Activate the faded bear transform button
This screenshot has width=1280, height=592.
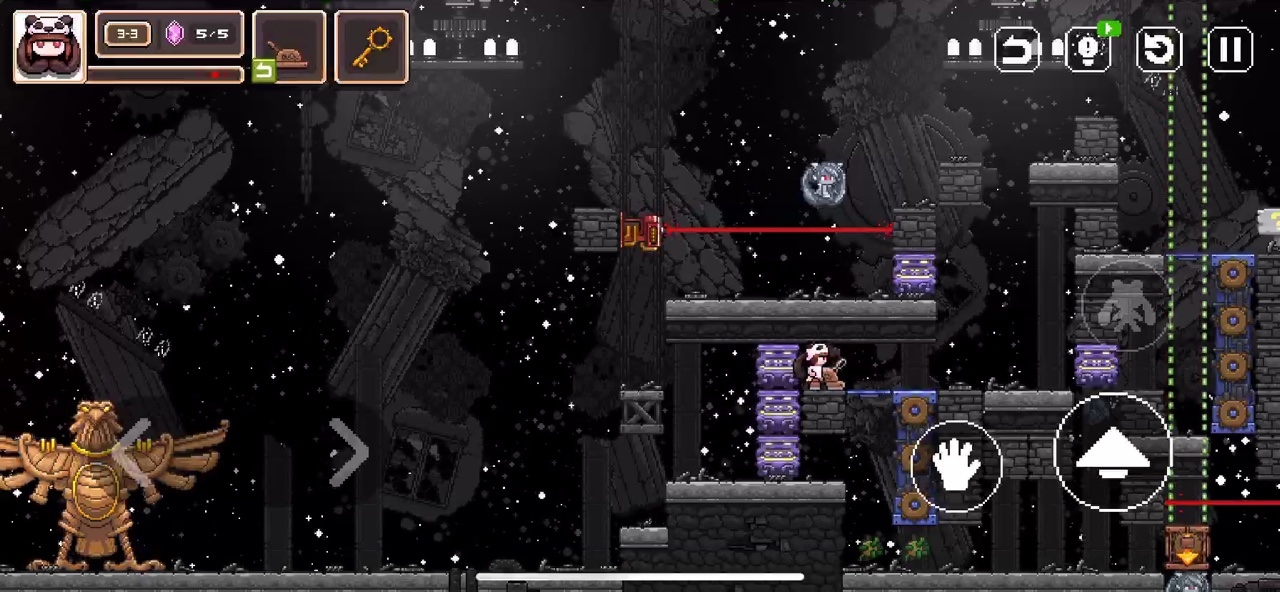coord(1125,306)
